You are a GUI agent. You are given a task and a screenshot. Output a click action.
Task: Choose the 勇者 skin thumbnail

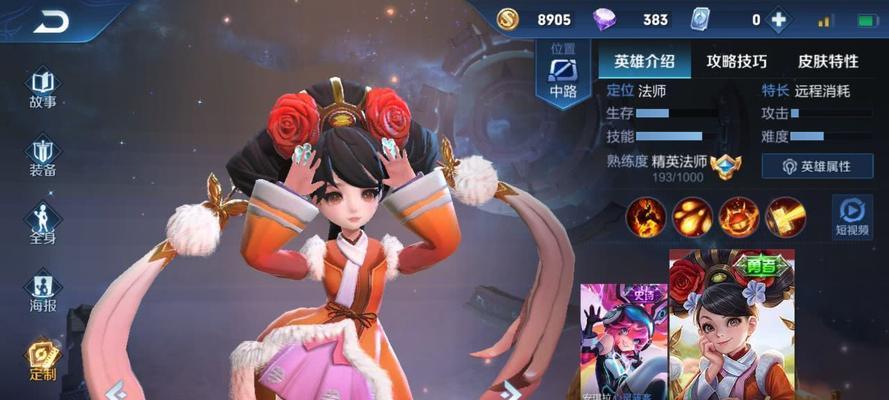(732, 325)
